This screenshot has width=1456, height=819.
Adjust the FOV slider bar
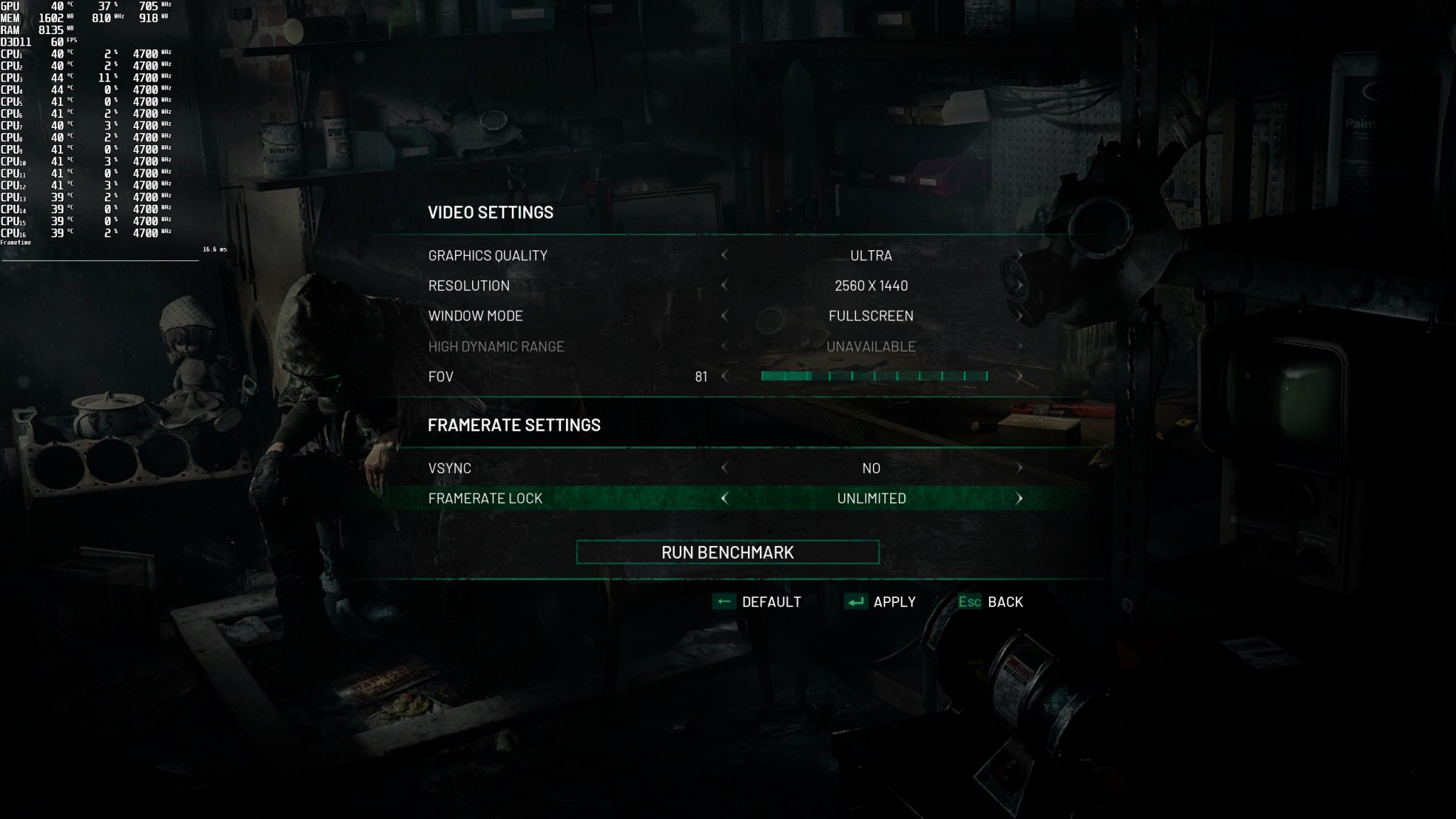click(x=873, y=376)
